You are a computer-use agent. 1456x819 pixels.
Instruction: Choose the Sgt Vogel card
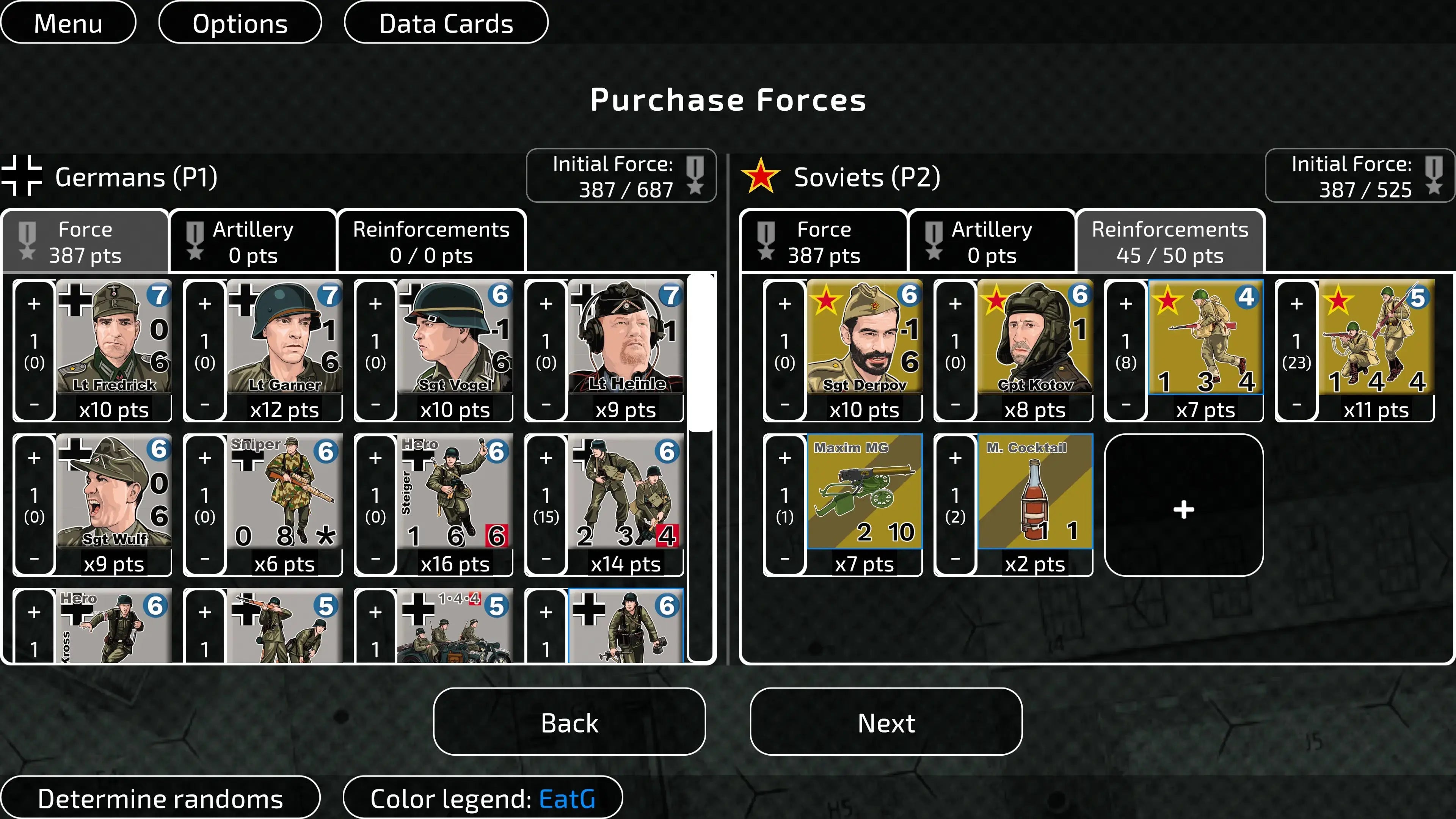(455, 337)
